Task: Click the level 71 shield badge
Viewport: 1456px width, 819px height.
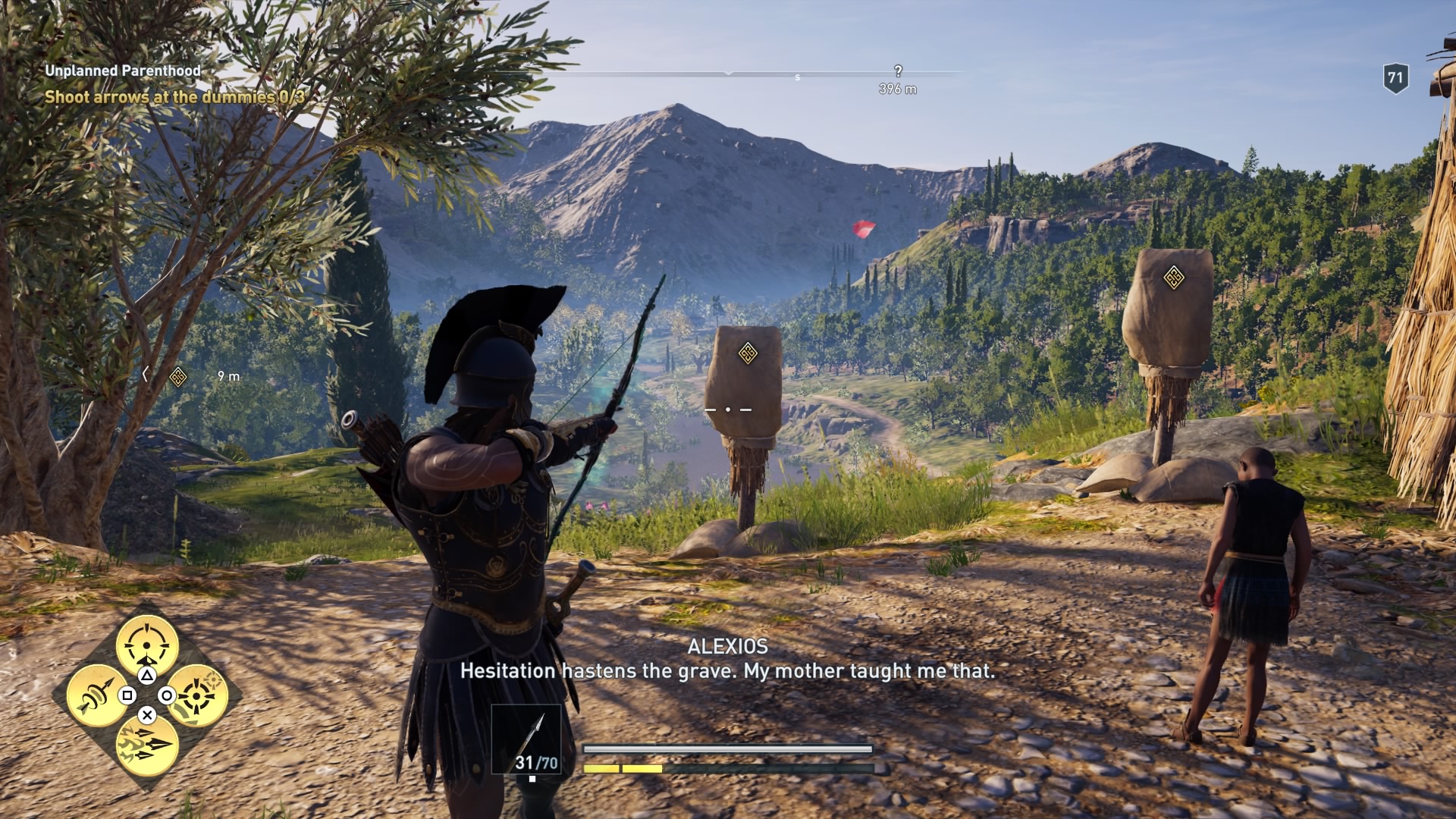Action: (x=1395, y=78)
